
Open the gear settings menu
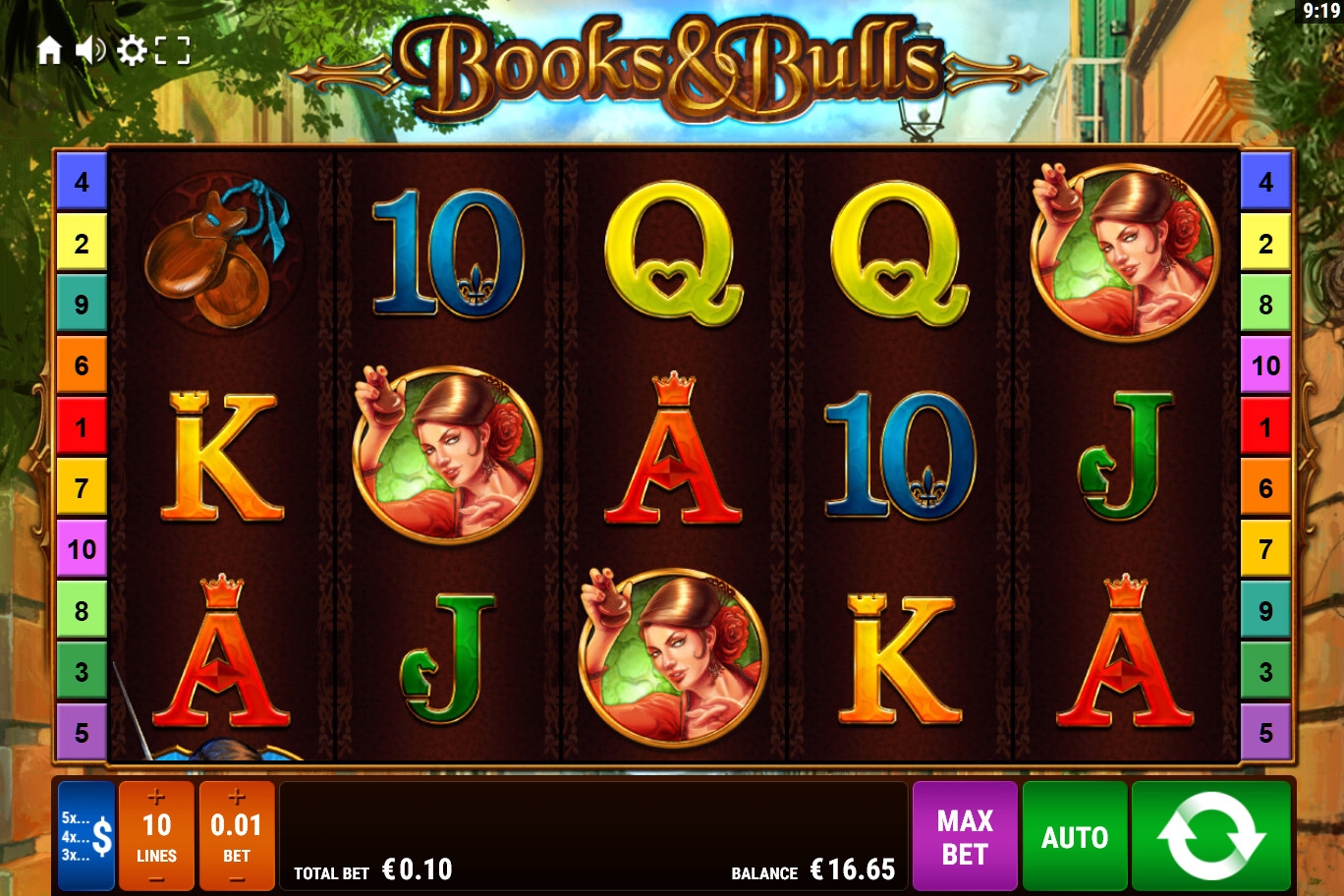(x=131, y=50)
